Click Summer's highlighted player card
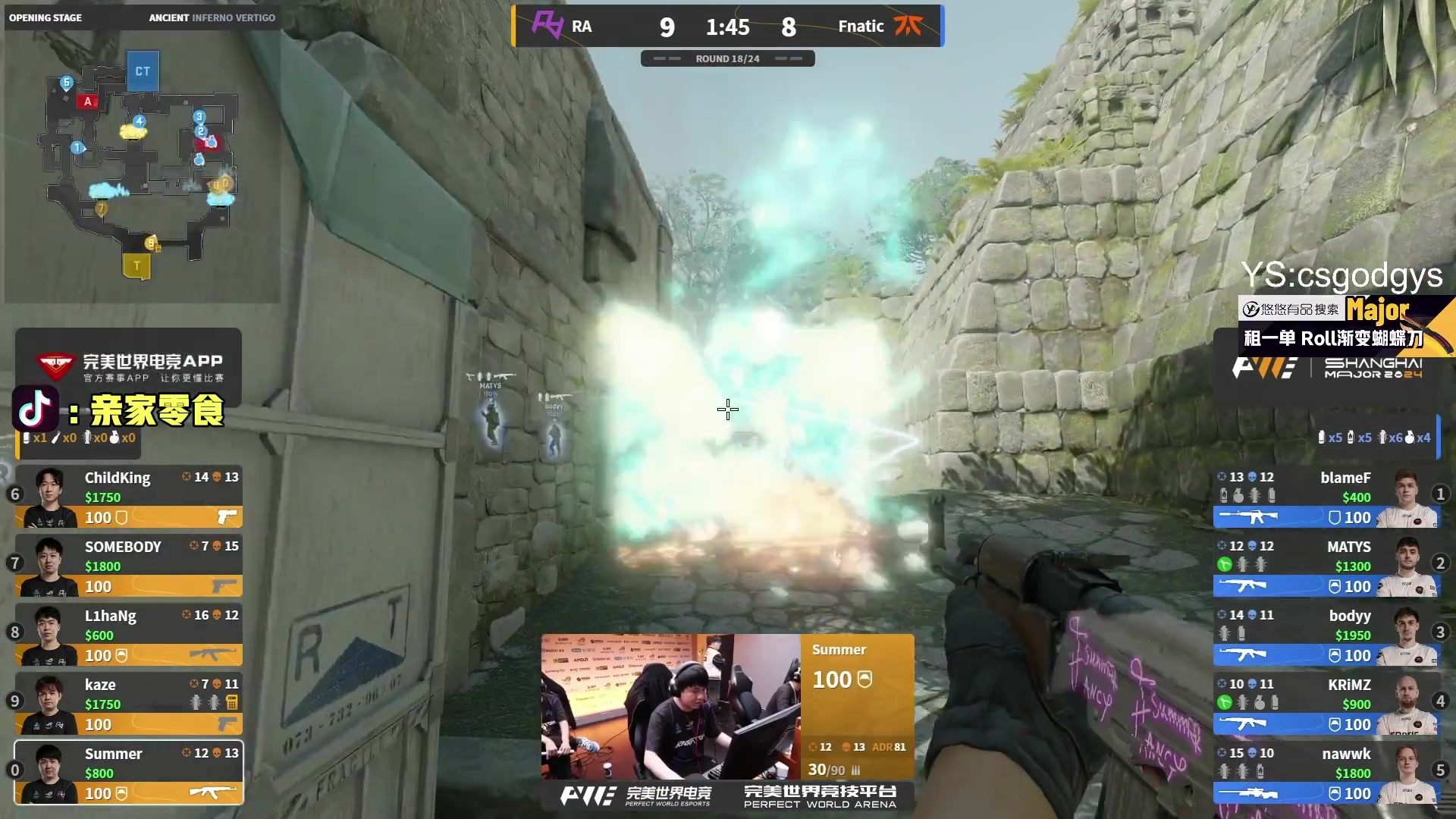Viewport: 1456px width, 819px height. pyautogui.click(x=129, y=773)
